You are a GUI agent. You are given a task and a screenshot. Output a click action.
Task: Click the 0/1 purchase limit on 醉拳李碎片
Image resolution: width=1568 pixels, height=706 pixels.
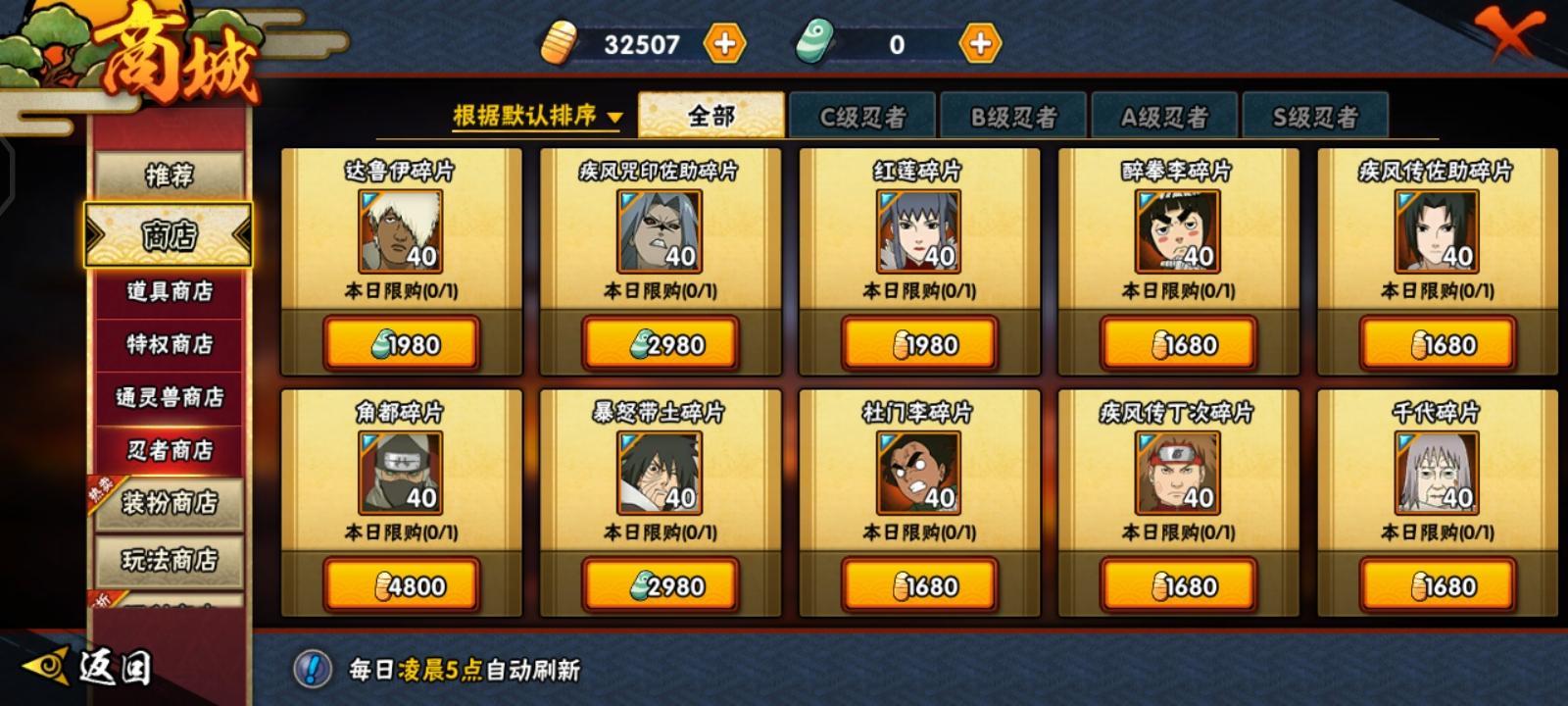coord(1175,289)
